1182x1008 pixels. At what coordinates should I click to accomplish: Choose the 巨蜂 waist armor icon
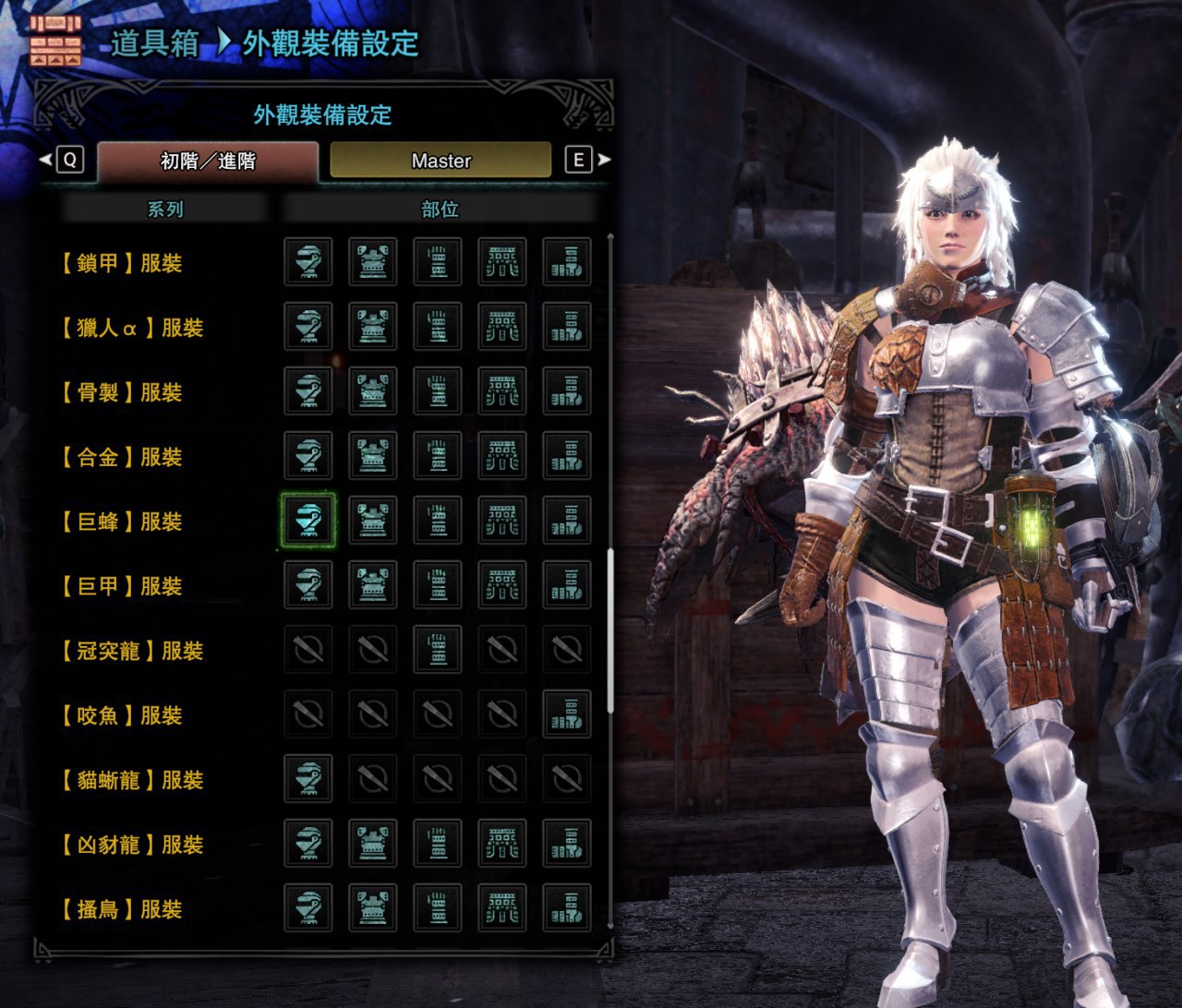pos(502,521)
